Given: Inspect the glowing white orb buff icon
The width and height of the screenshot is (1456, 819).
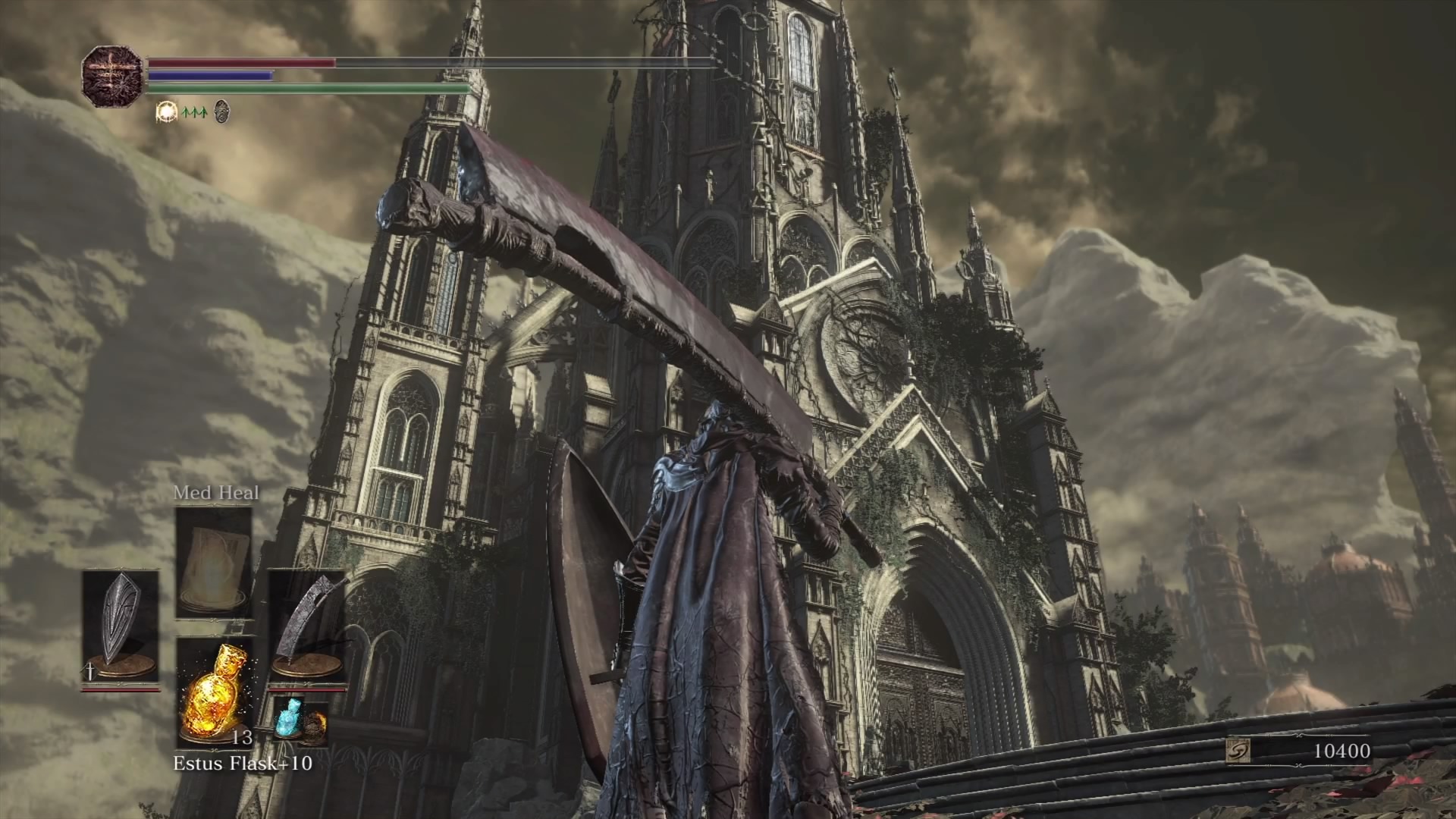Looking at the screenshot, I should [165, 112].
